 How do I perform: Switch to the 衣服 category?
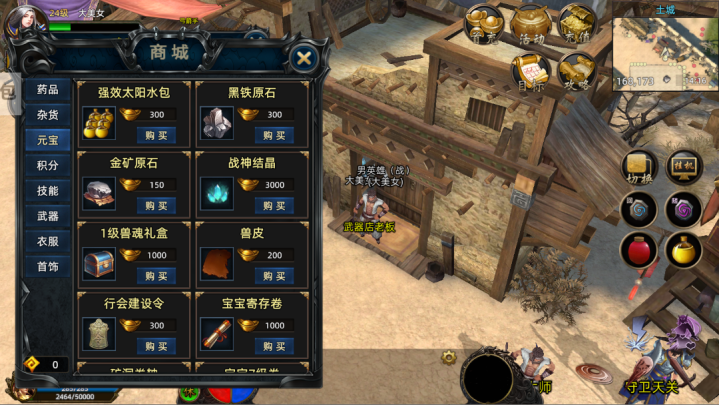(x=47, y=241)
